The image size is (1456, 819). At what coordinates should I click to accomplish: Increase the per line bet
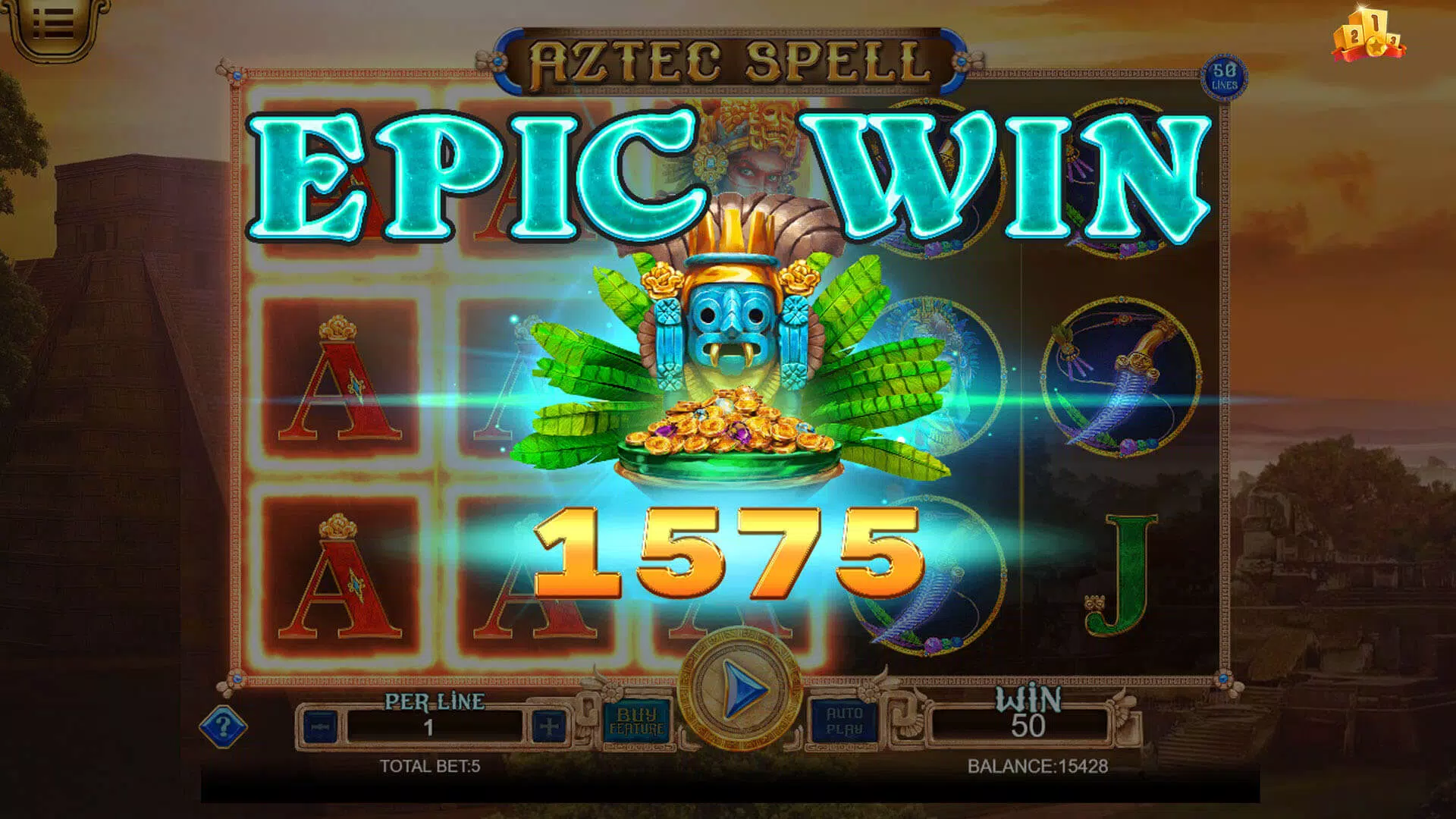[x=548, y=726]
